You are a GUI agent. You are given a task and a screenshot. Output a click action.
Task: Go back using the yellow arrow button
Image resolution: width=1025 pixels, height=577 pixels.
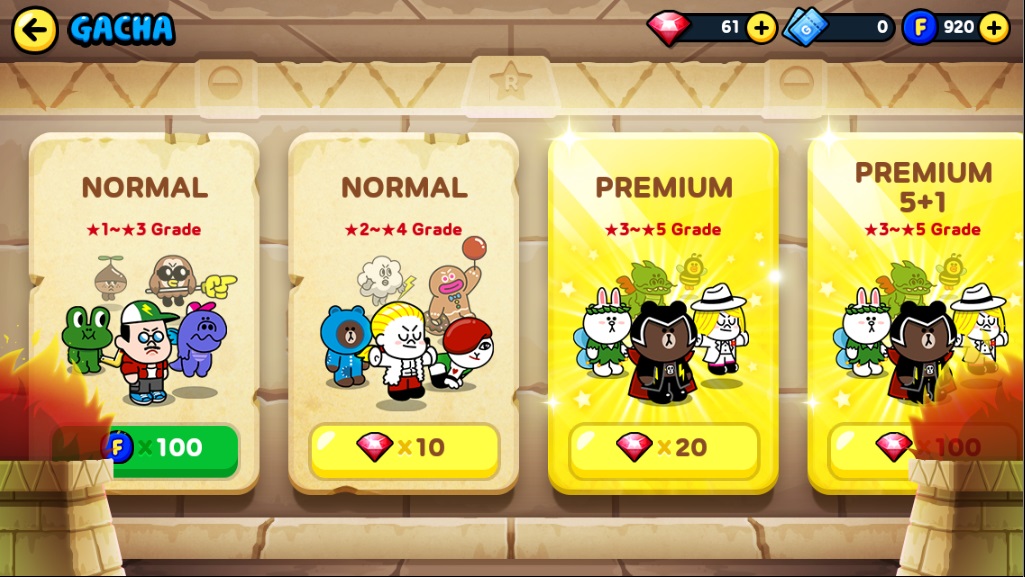point(34,30)
